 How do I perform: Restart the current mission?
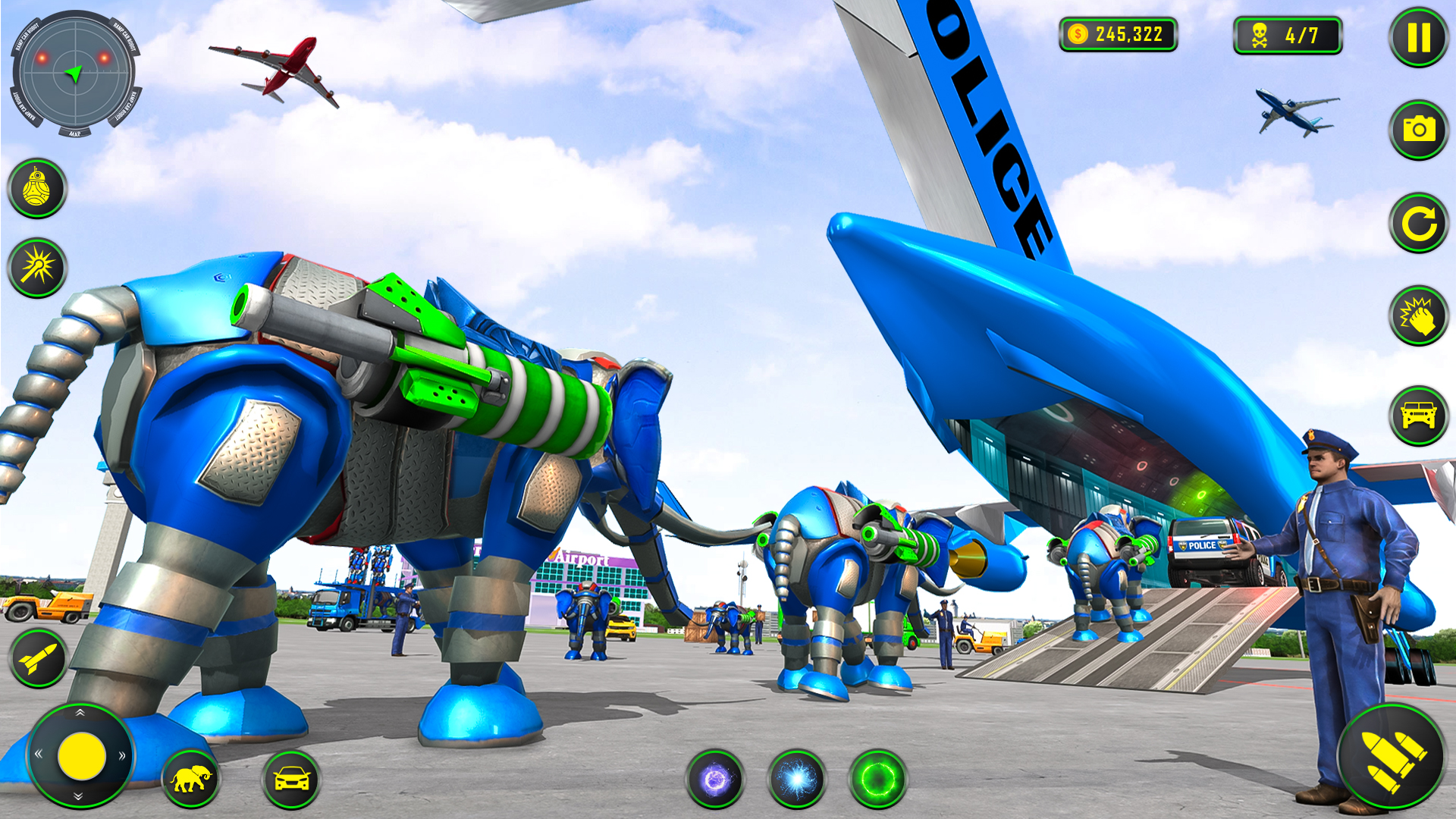coord(1418,221)
